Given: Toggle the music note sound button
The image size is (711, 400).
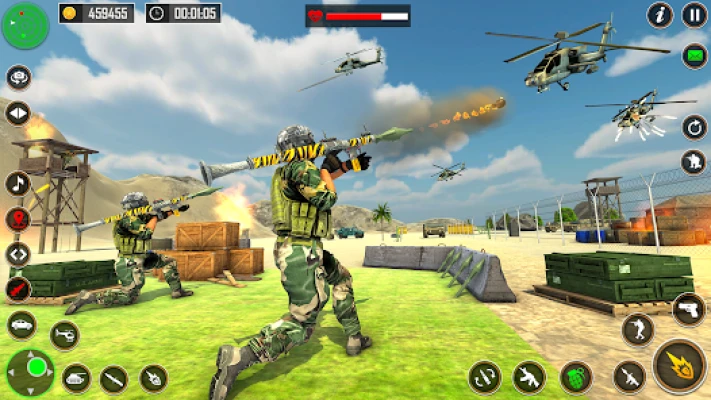Looking at the screenshot, I should click(x=18, y=183).
